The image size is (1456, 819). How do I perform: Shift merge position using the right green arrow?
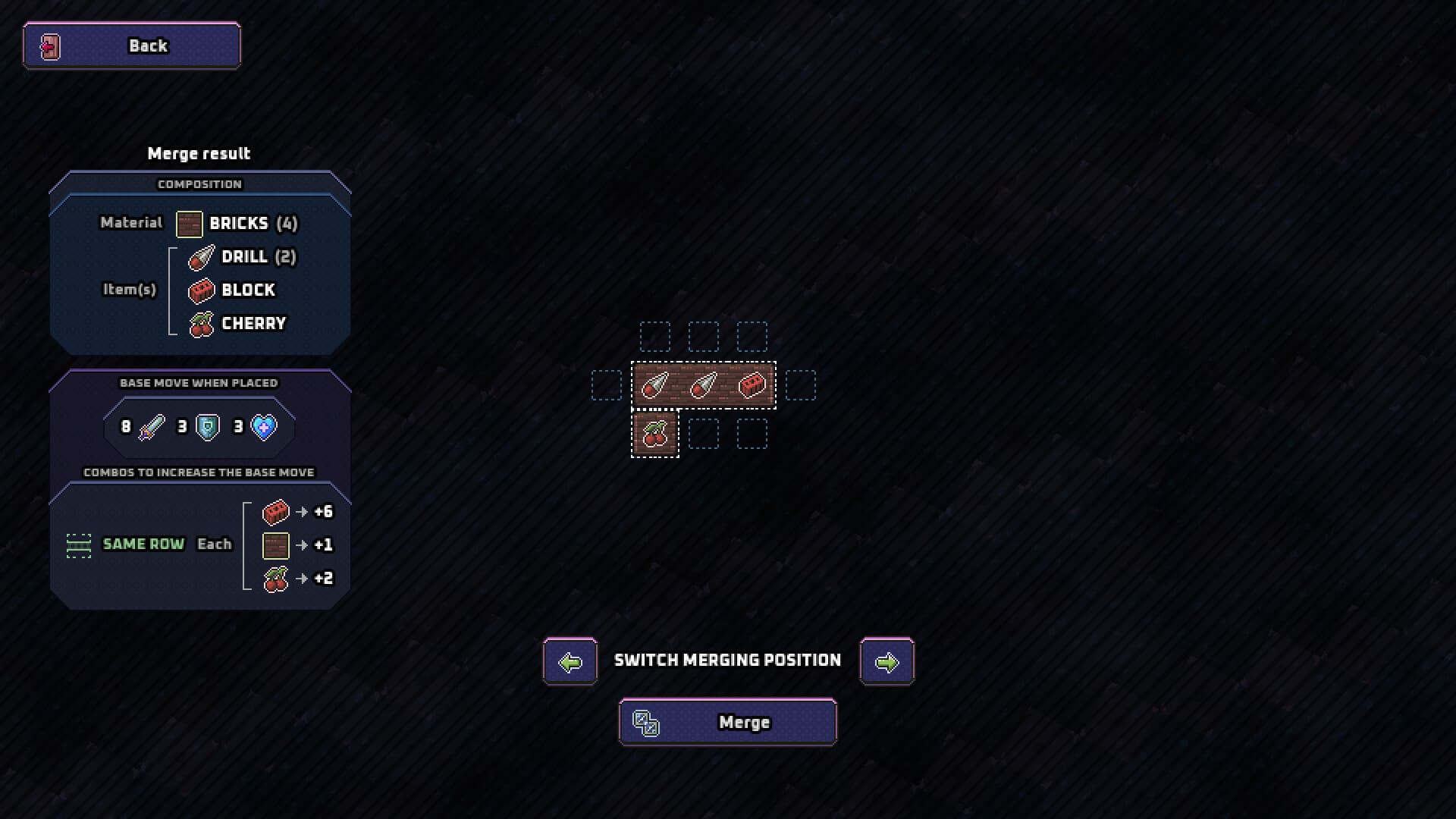pyautogui.click(x=886, y=661)
